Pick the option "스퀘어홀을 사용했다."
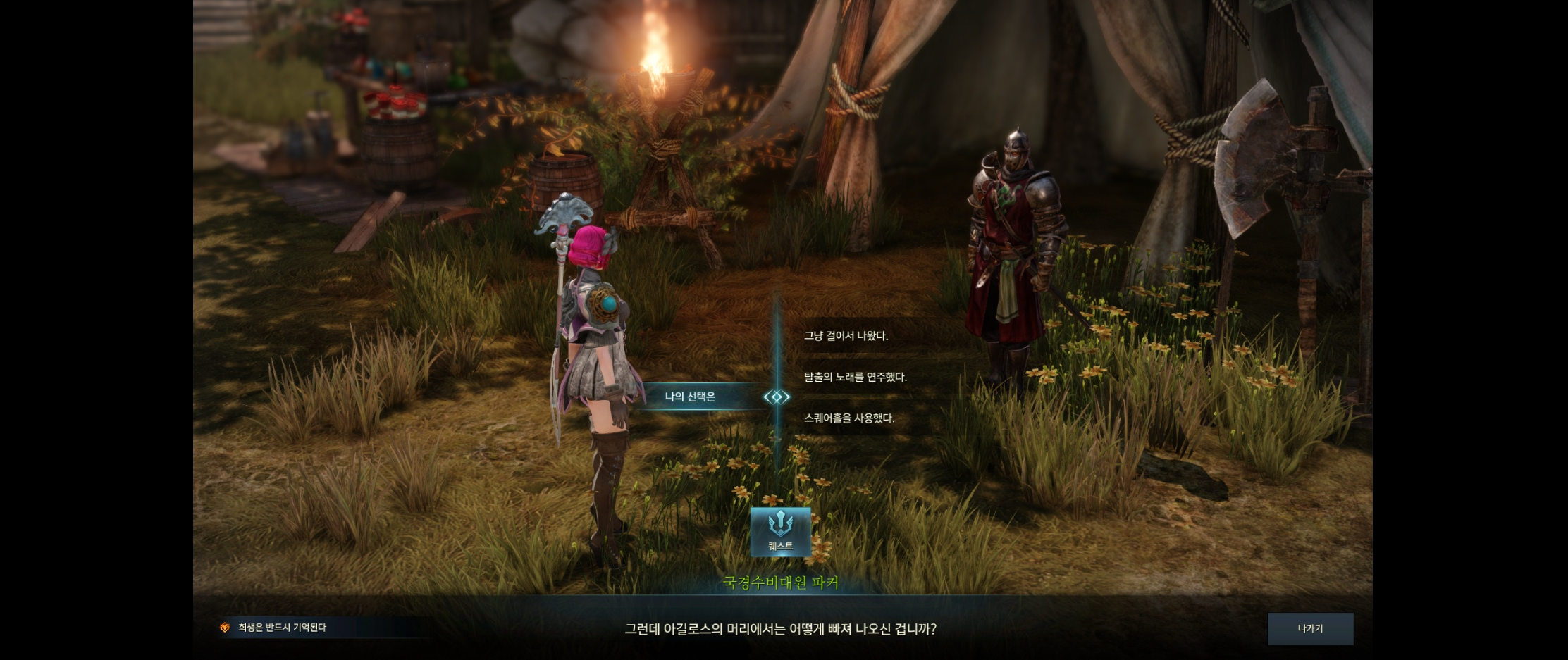This screenshot has height=660, width=1568. click(x=849, y=418)
